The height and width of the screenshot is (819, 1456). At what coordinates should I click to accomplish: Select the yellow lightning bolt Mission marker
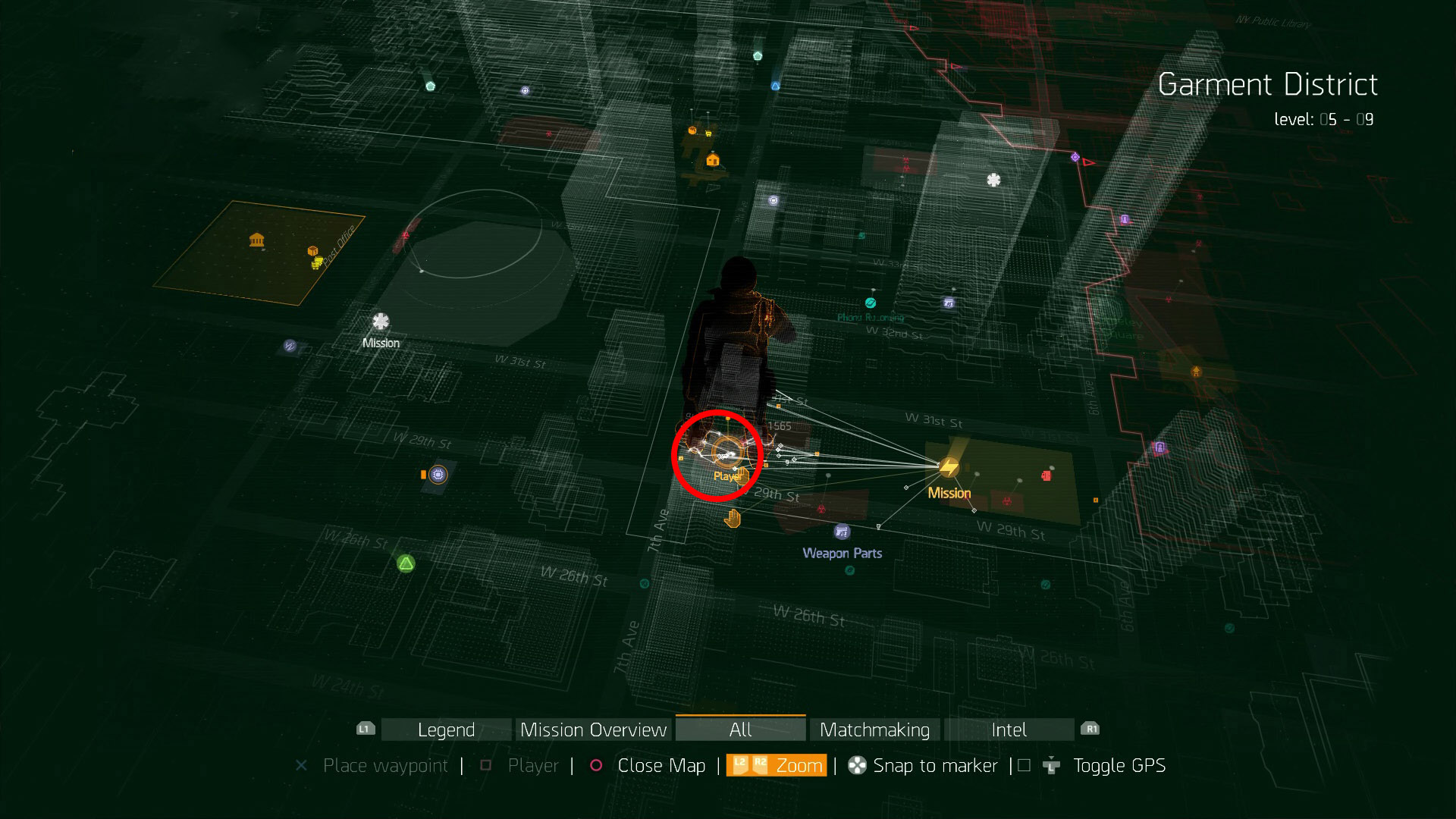(949, 467)
